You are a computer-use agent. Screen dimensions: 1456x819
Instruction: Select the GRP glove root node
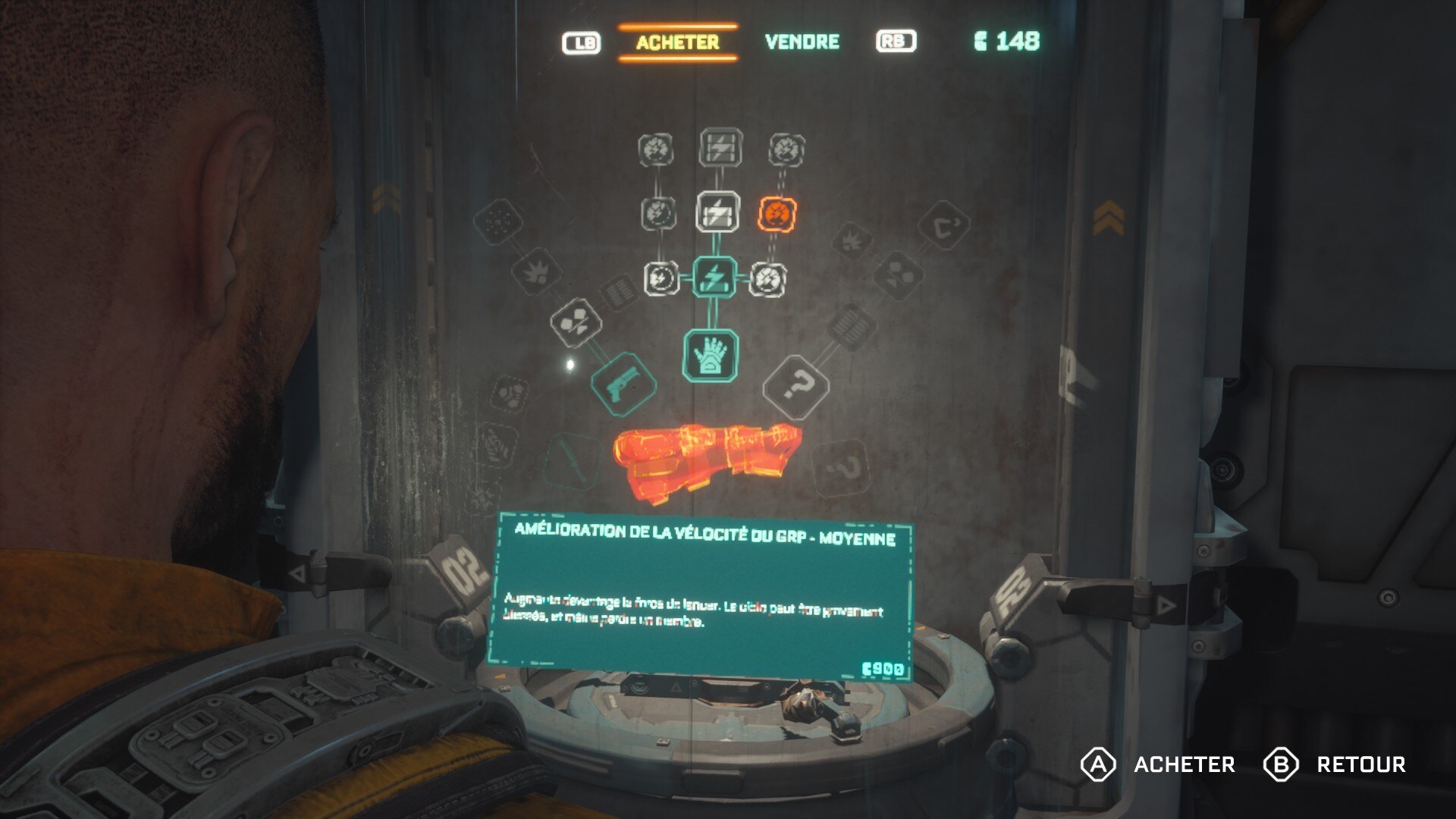tap(711, 355)
